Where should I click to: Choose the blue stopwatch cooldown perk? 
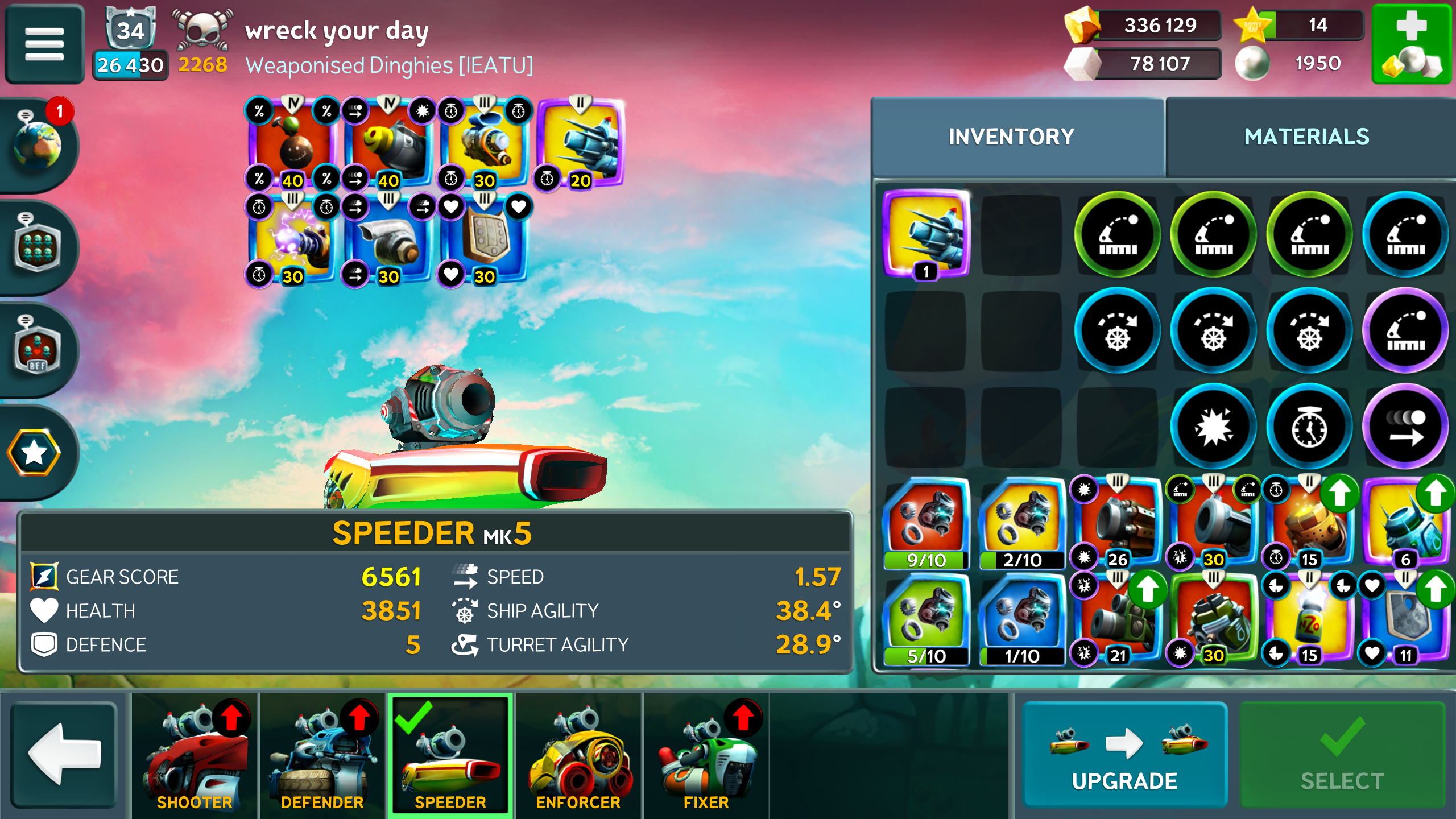tap(1309, 427)
